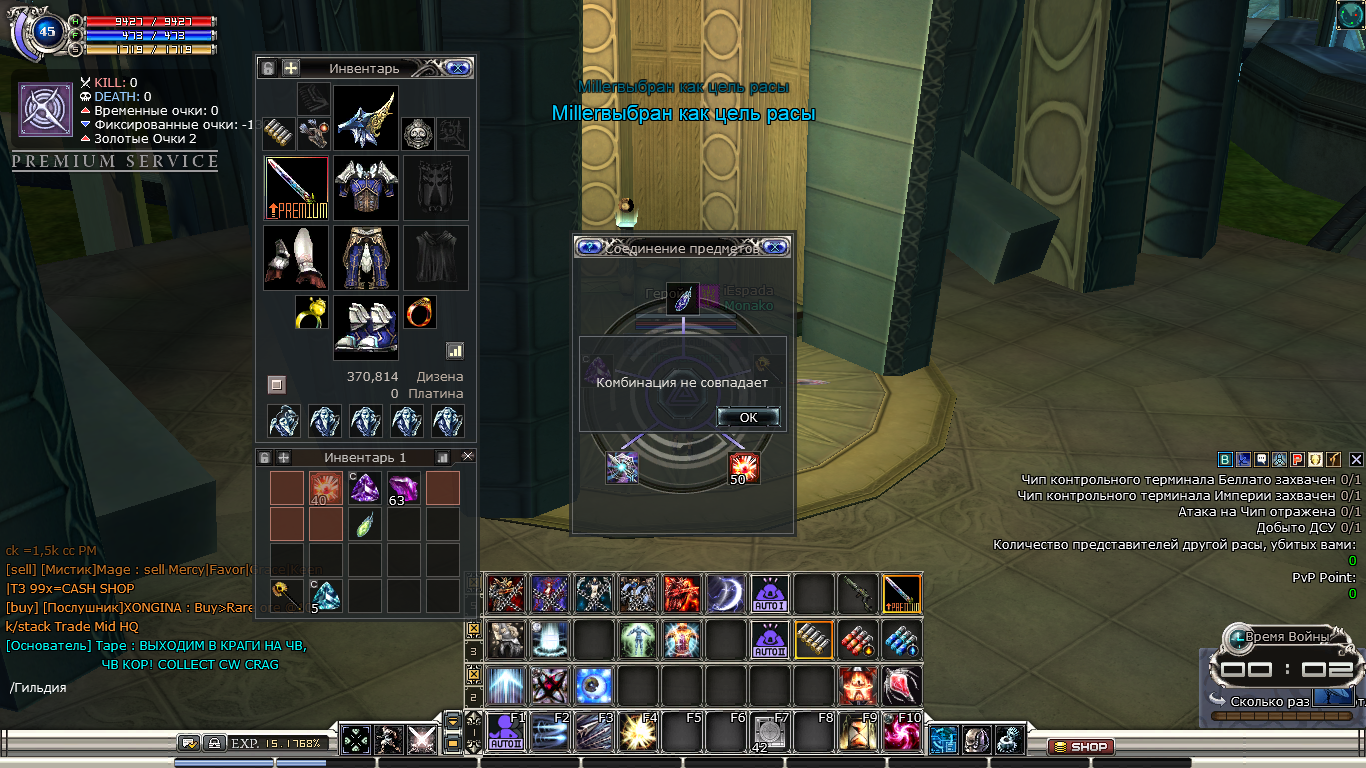
Task: Select the equipped Premium sword slot
Action: (x=297, y=188)
